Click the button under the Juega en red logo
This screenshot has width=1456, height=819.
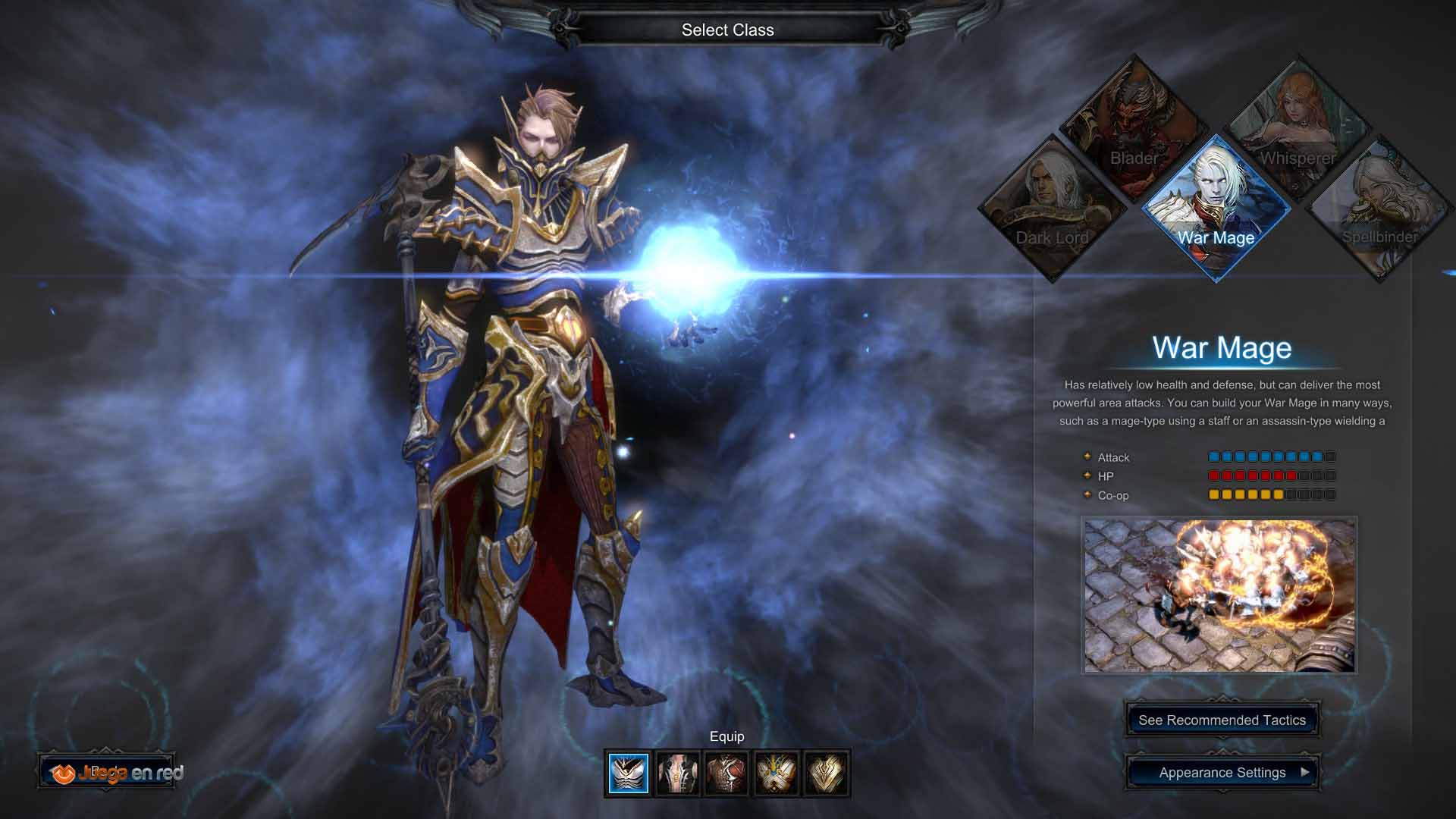(x=107, y=773)
